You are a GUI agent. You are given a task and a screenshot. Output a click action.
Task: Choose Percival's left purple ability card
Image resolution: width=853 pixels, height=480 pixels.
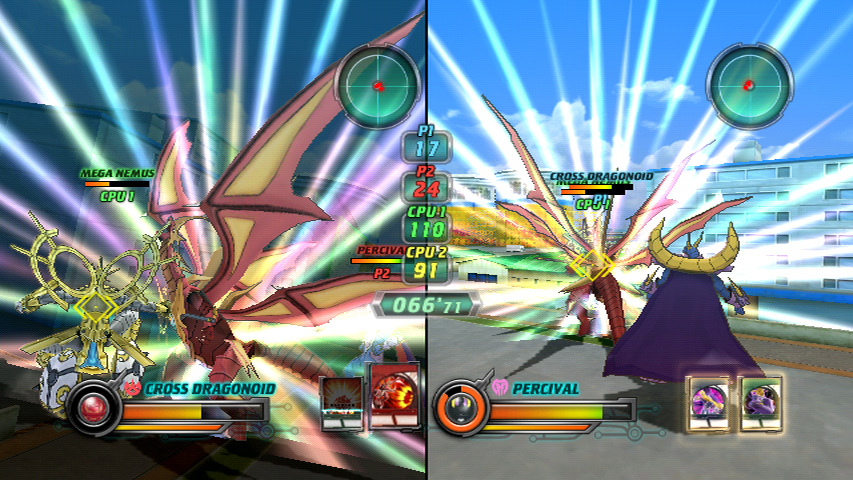[x=712, y=404]
